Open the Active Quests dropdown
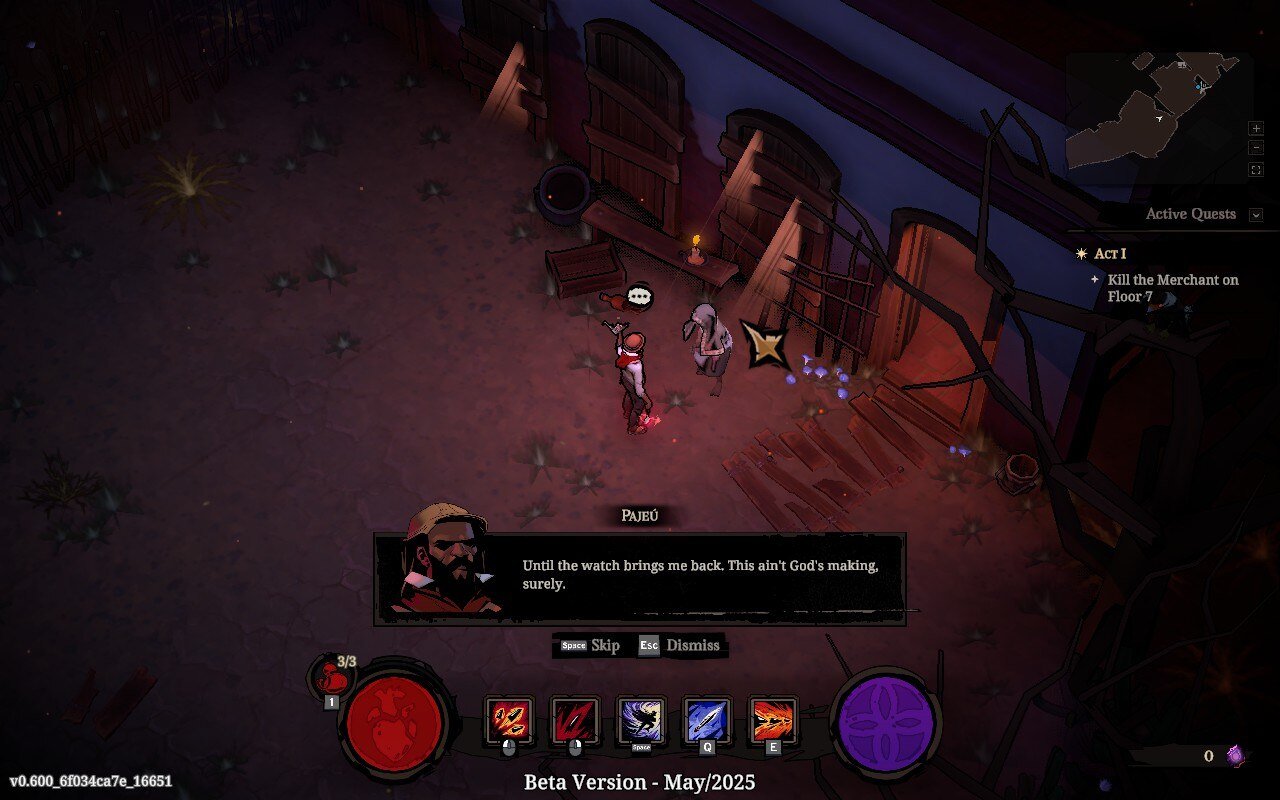The width and height of the screenshot is (1280, 800). (1191, 214)
